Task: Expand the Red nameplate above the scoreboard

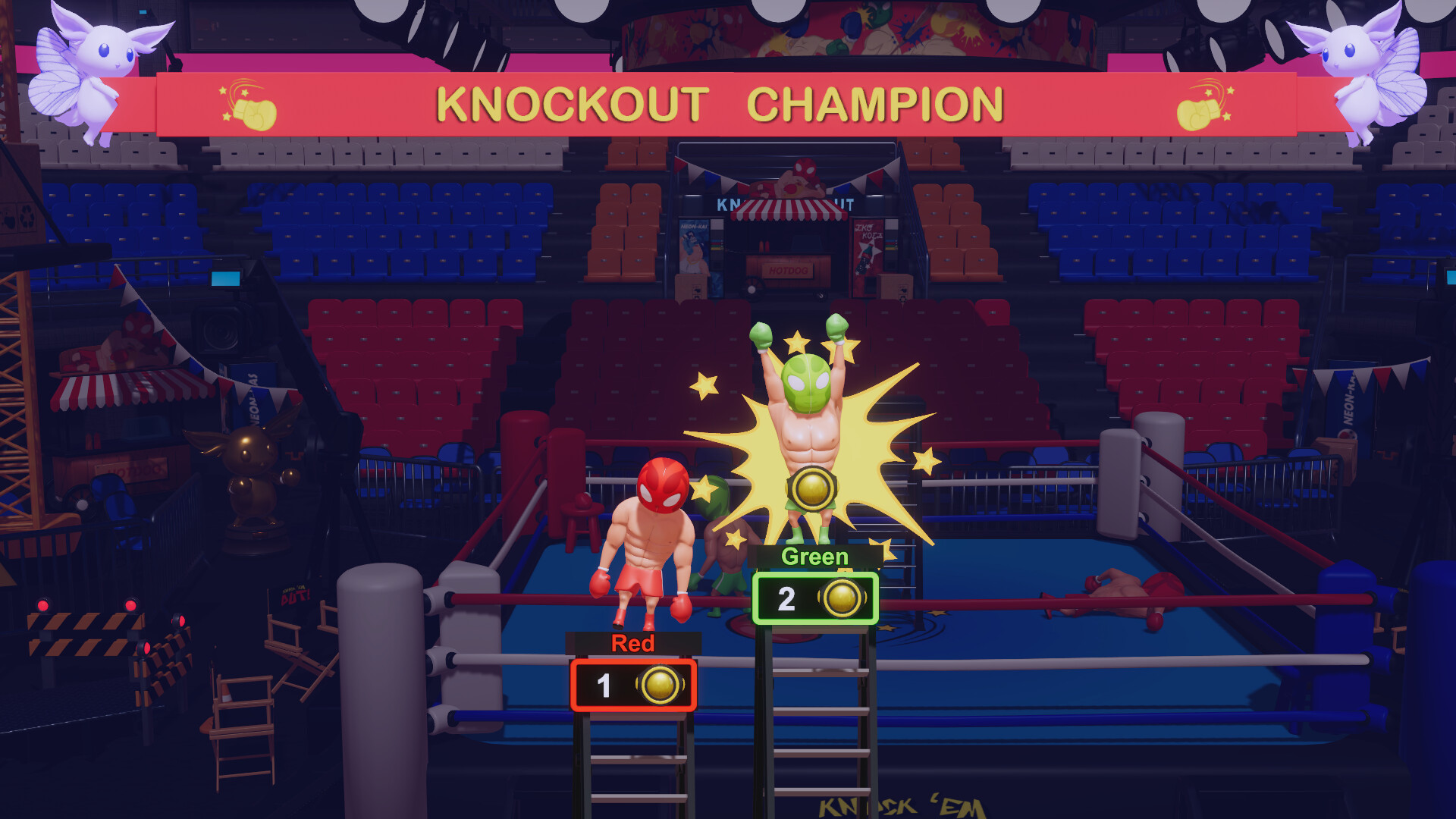Action: tap(632, 644)
